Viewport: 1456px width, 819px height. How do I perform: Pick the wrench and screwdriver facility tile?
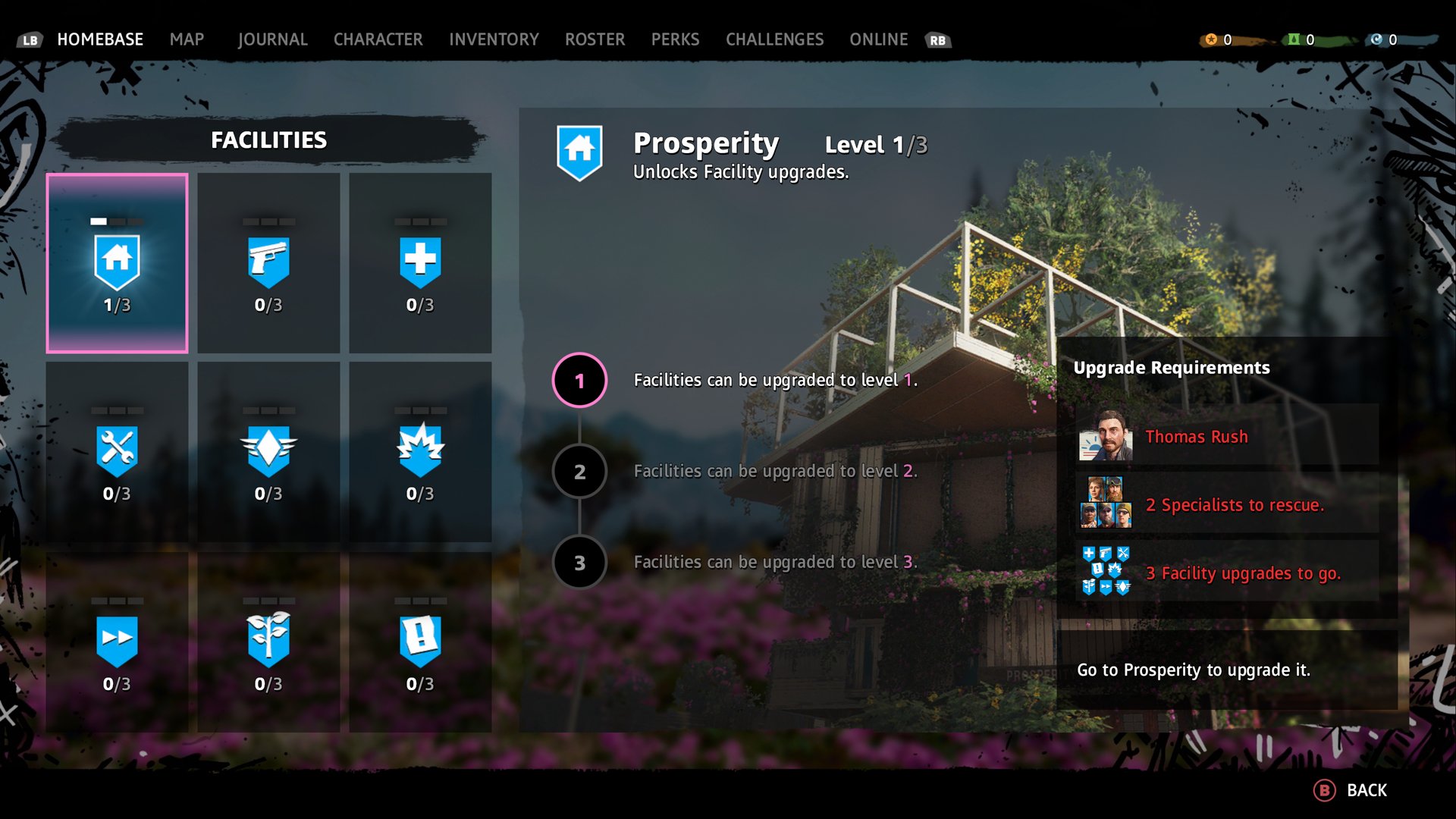[x=118, y=452]
